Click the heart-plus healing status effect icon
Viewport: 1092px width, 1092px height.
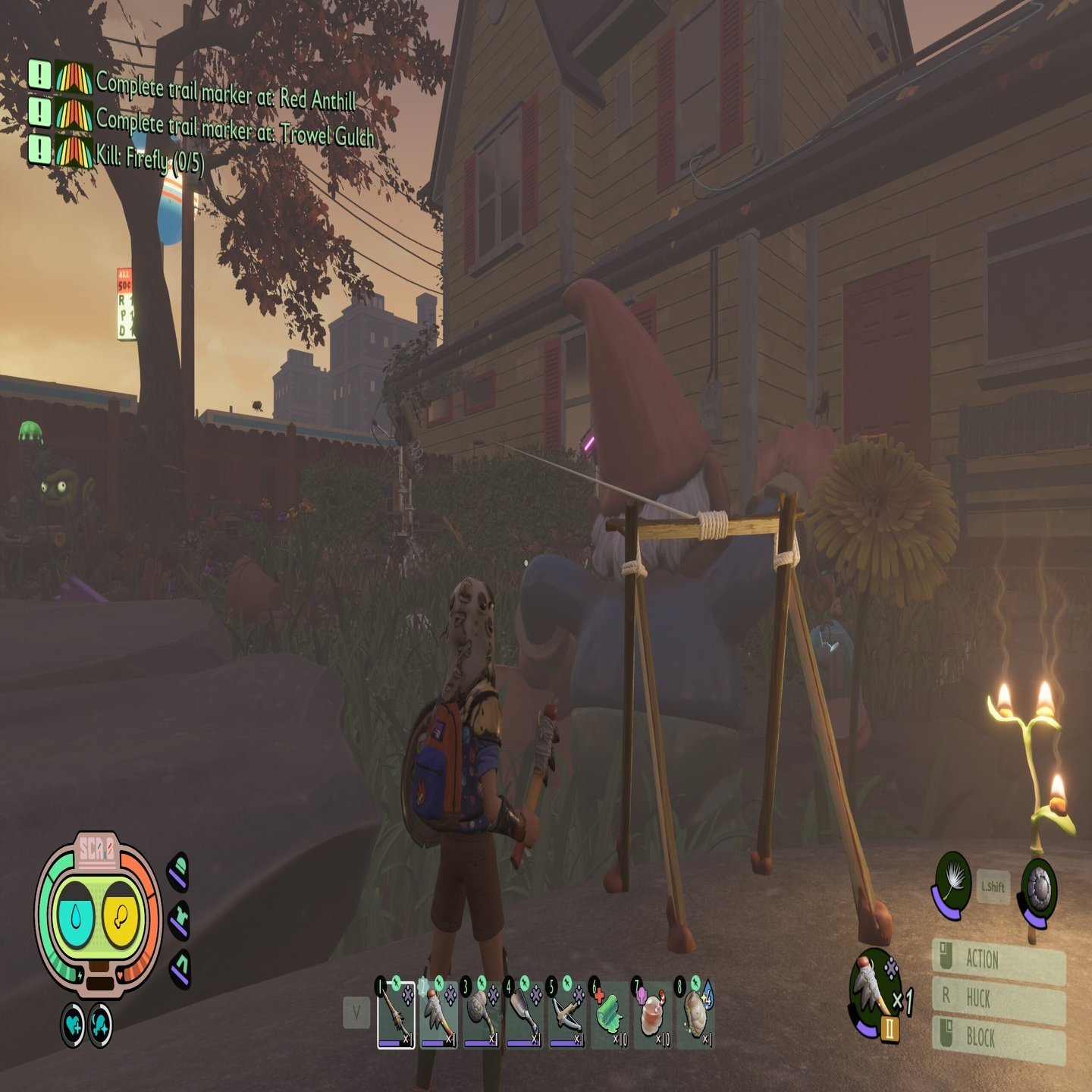coord(74,1025)
